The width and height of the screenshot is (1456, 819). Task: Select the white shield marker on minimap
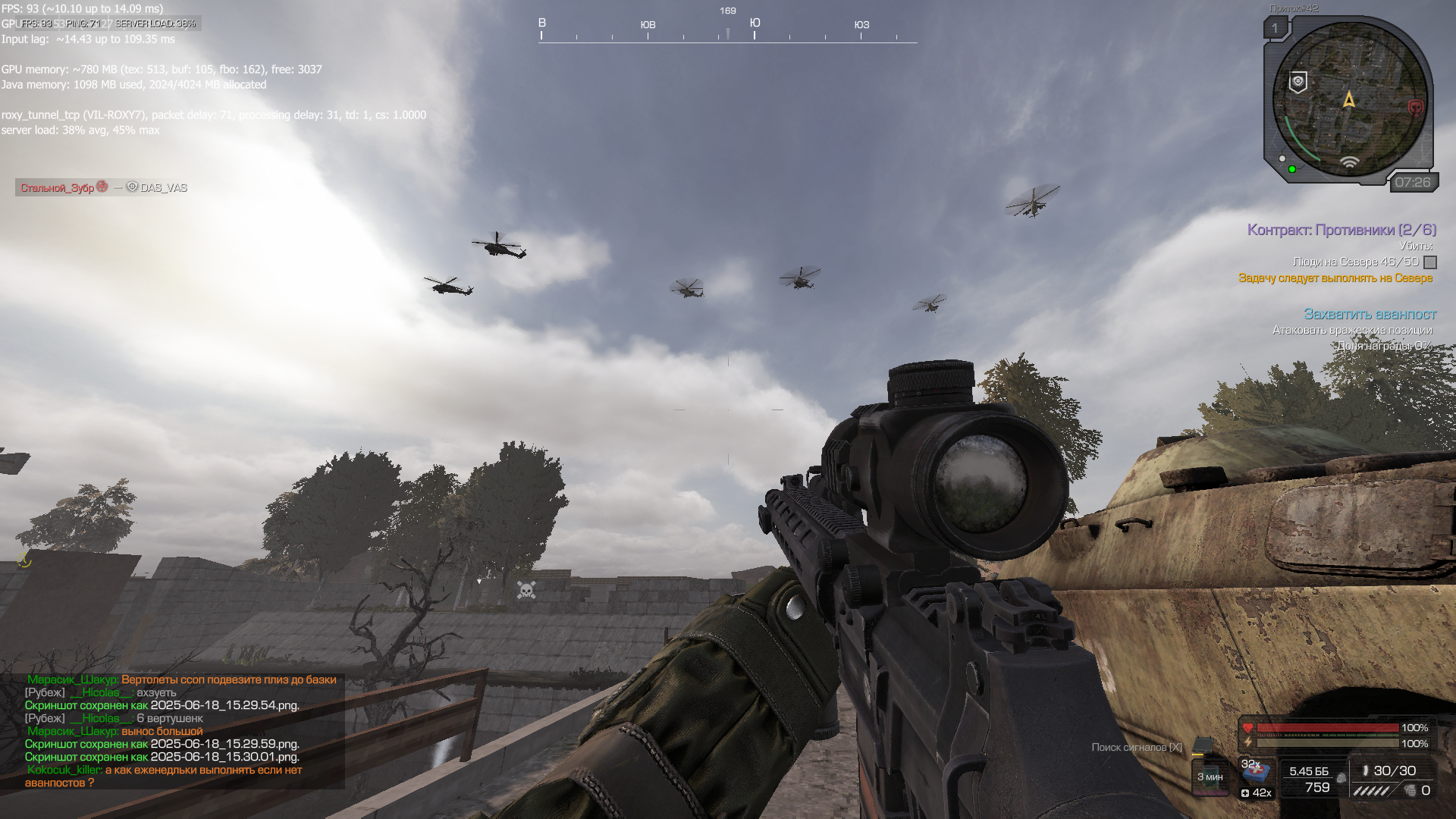click(x=1298, y=82)
